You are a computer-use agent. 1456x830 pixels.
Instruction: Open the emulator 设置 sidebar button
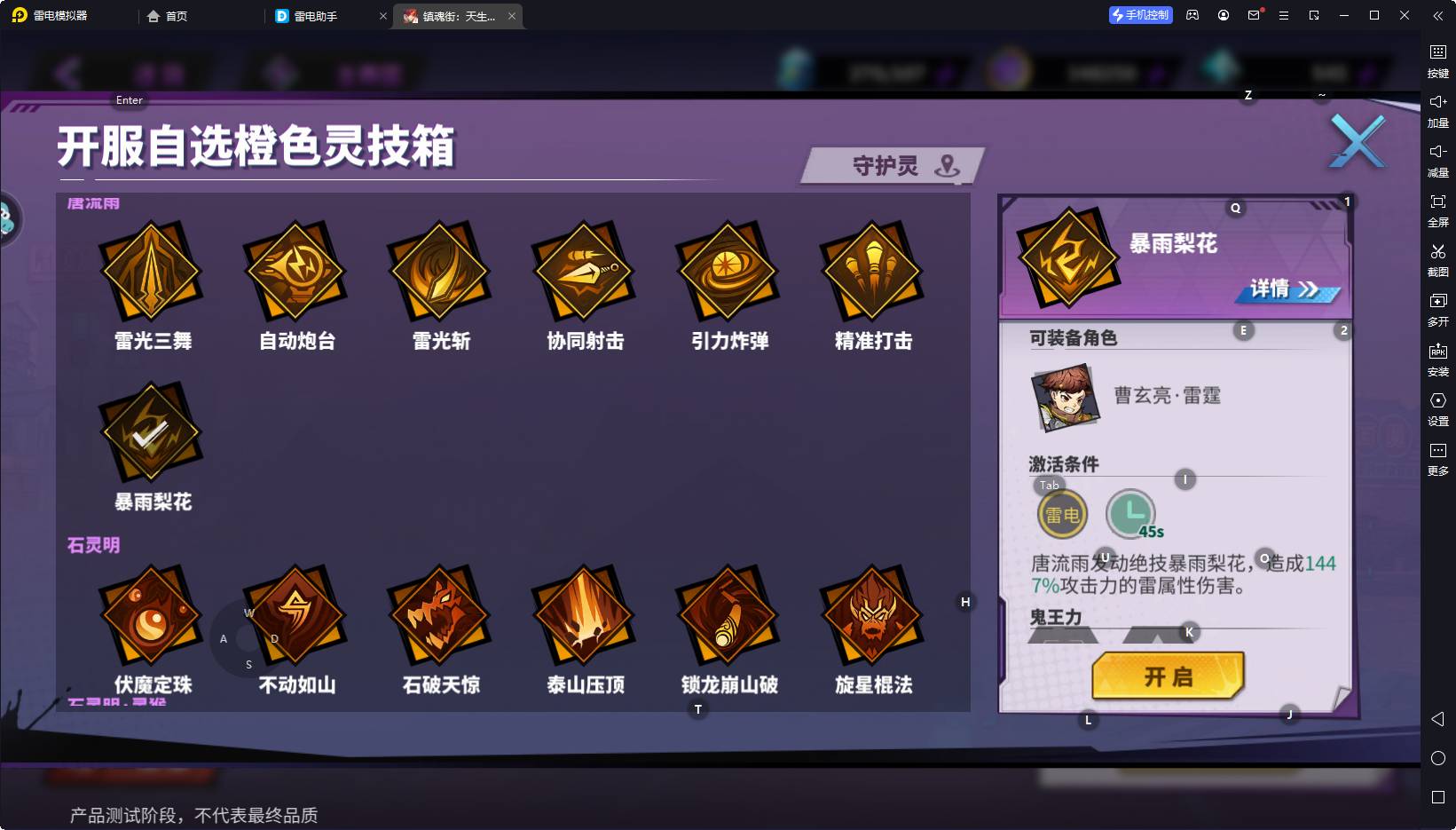tap(1437, 408)
